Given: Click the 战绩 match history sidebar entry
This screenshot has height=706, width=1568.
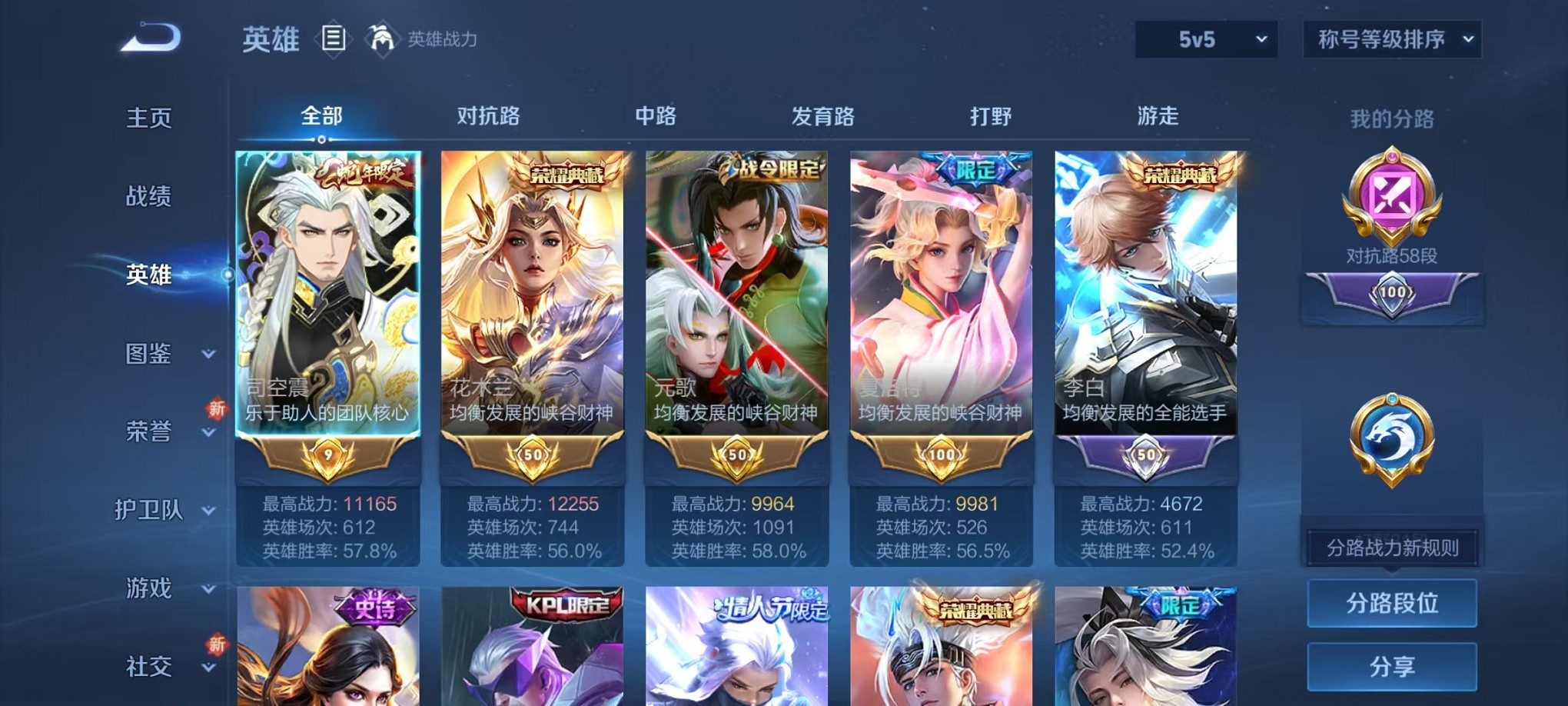Looking at the screenshot, I should coord(148,196).
